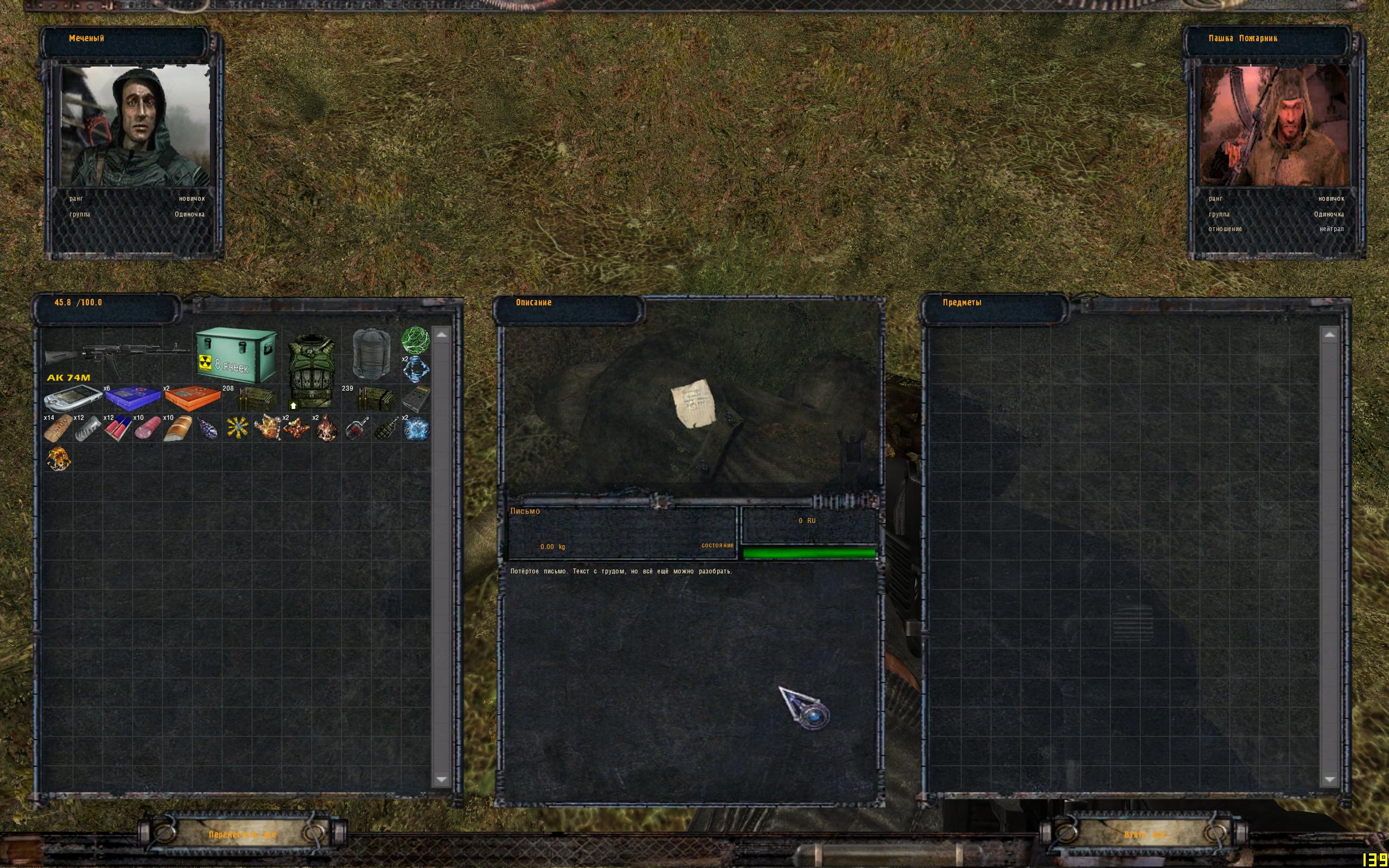This screenshot has height=868, width=1389.
Task: Click the loot panel scroll up arrow
Action: coord(1330,335)
